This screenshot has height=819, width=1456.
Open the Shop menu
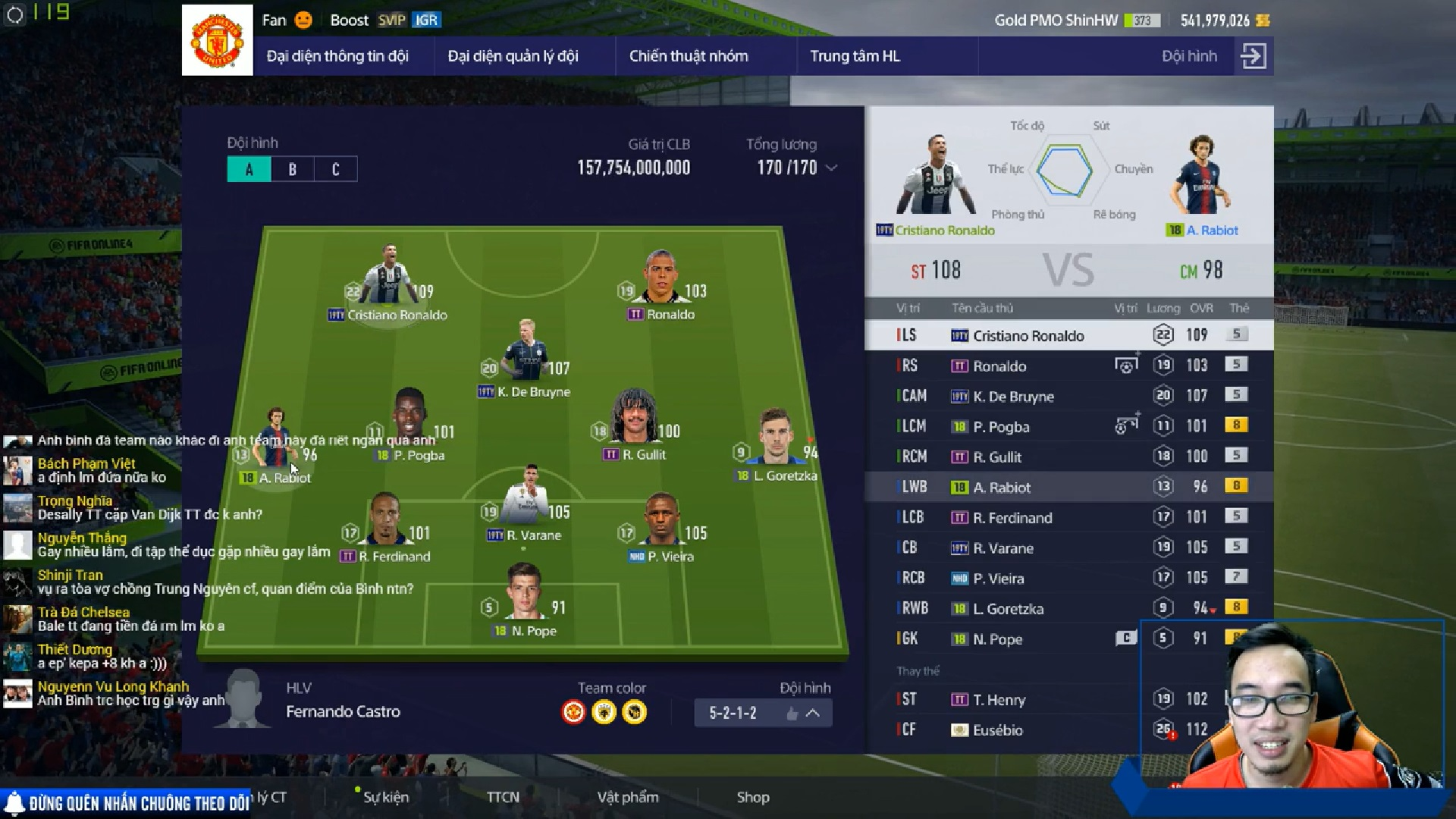(x=753, y=797)
